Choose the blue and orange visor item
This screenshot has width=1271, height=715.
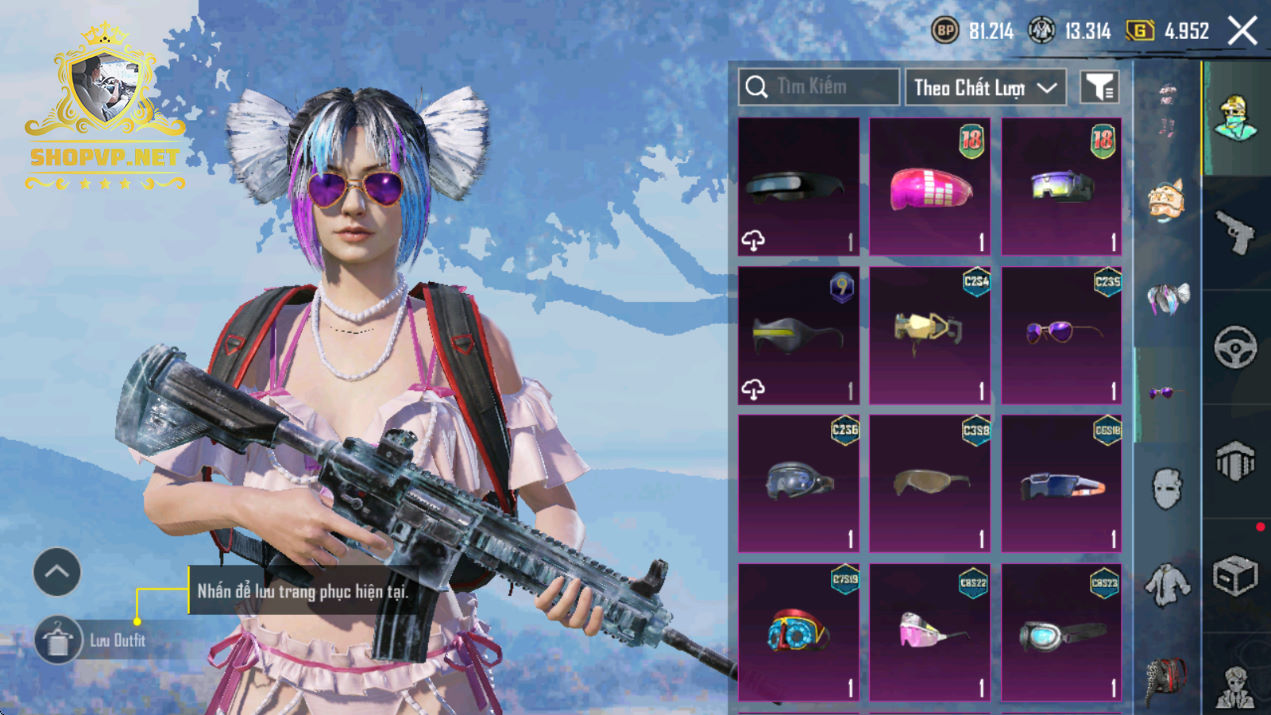[x=1061, y=484]
